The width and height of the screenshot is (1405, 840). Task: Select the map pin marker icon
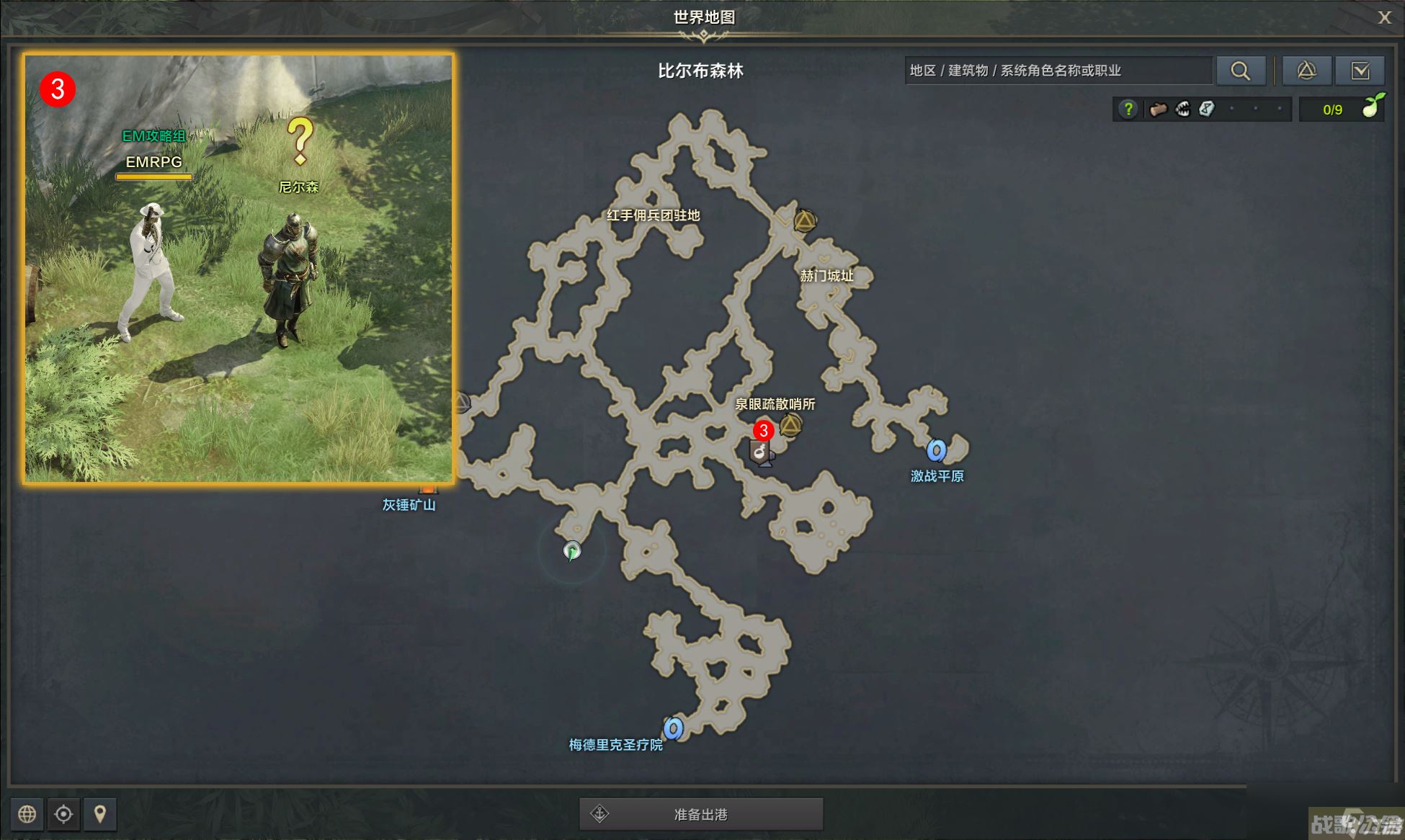click(100, 815)
